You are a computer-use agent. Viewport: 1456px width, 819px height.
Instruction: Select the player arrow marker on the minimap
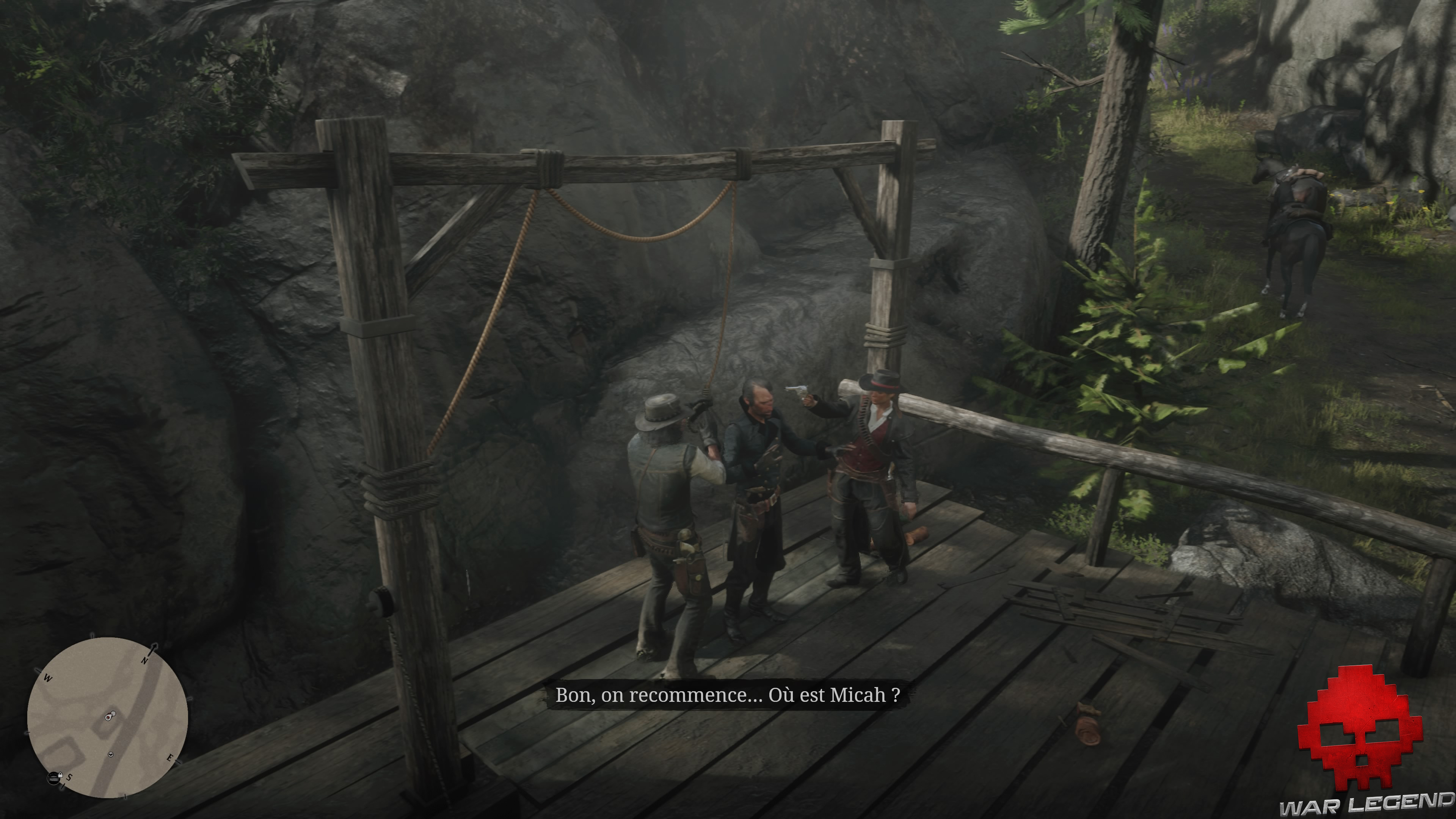click(108, 717)
